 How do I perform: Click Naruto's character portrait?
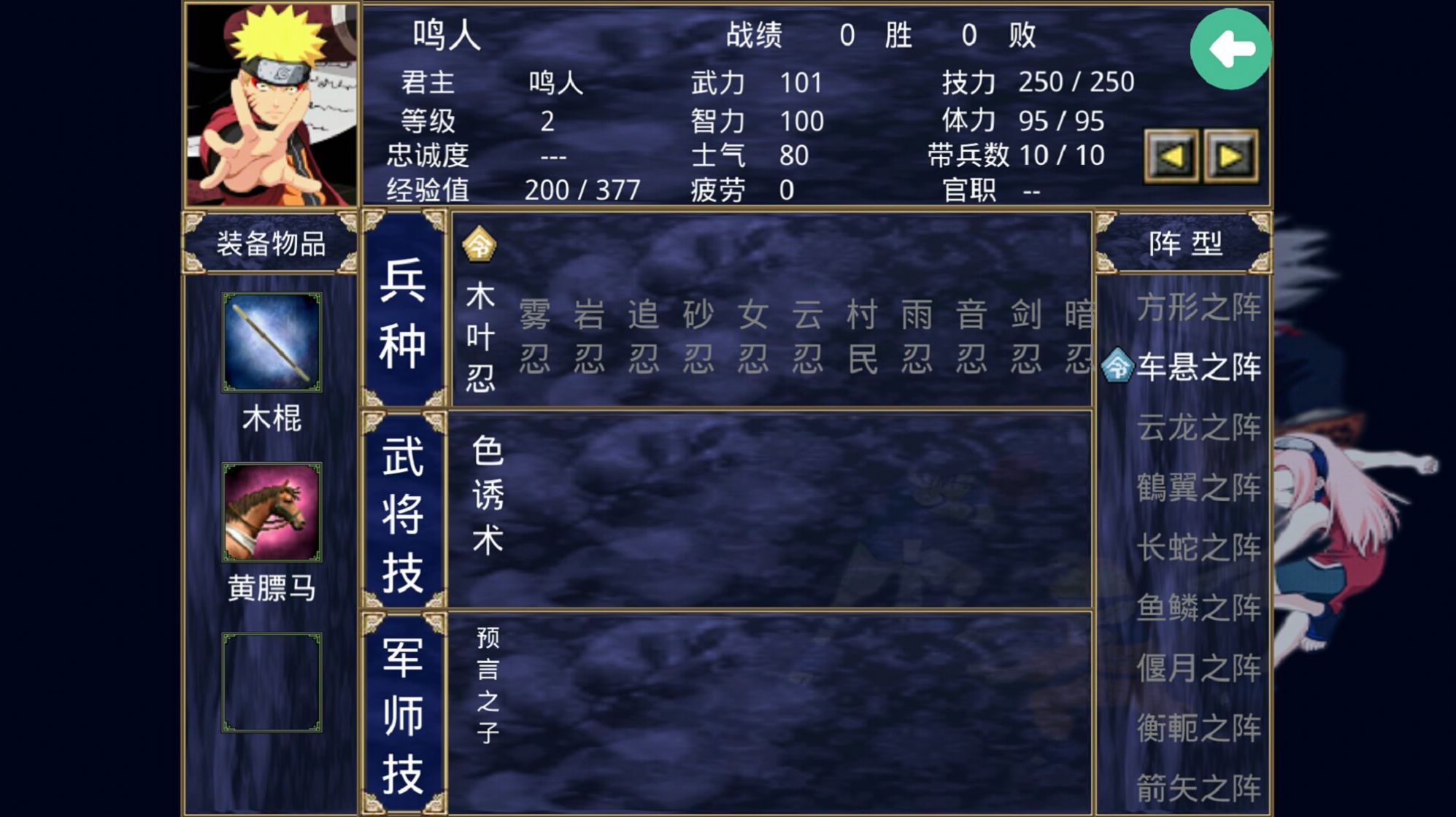click(x=271, y=102)
